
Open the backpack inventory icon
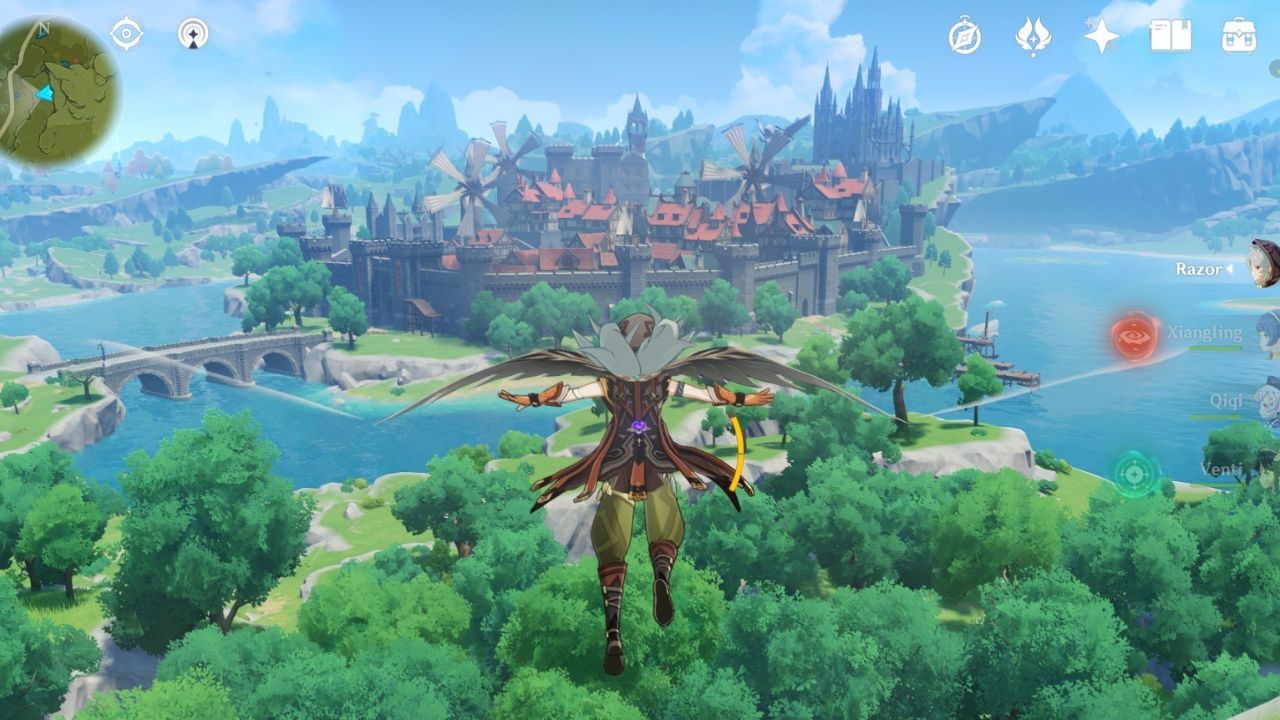click(x=1239, y=36)
